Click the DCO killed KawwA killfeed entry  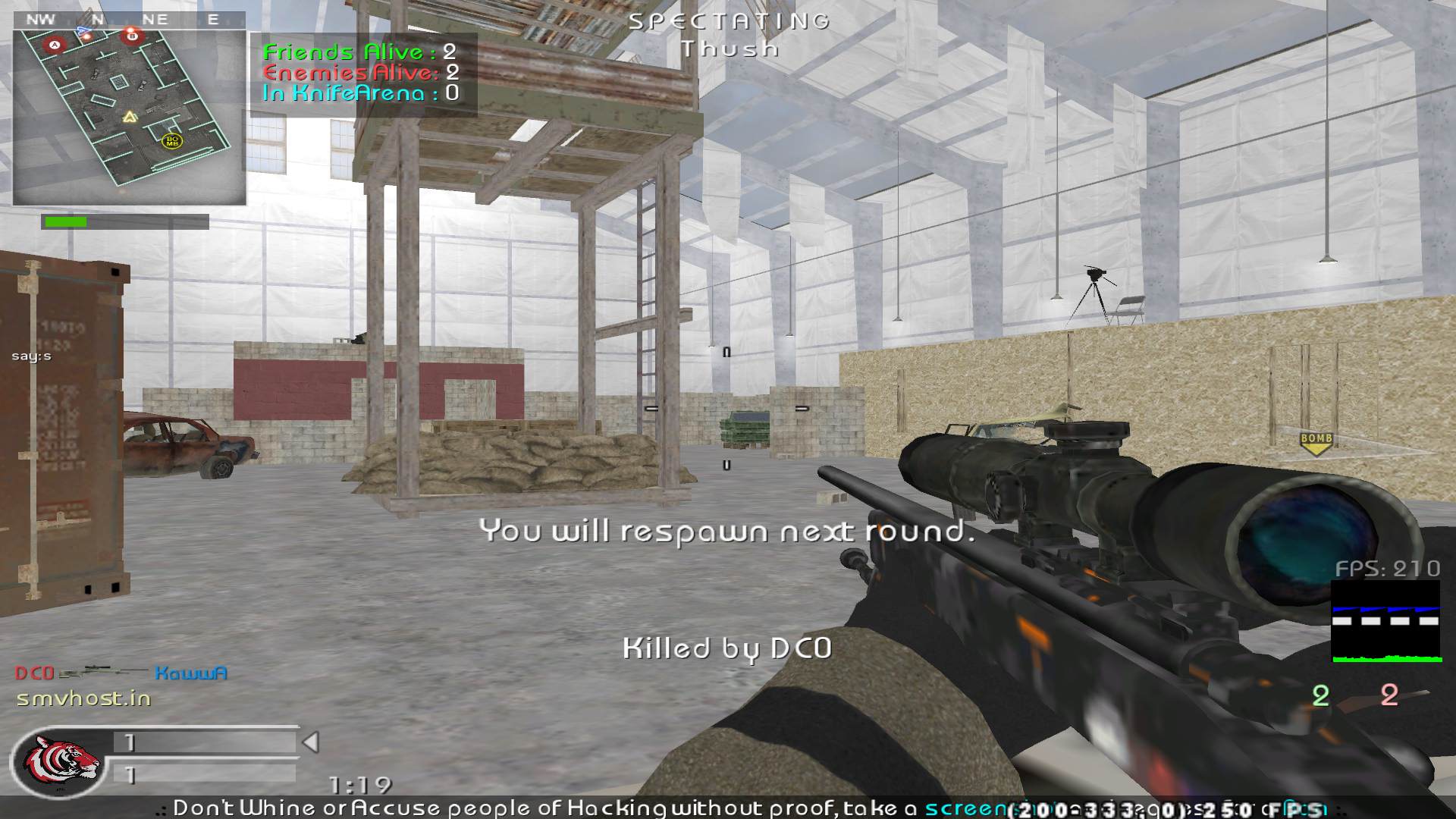pos(121,673)
